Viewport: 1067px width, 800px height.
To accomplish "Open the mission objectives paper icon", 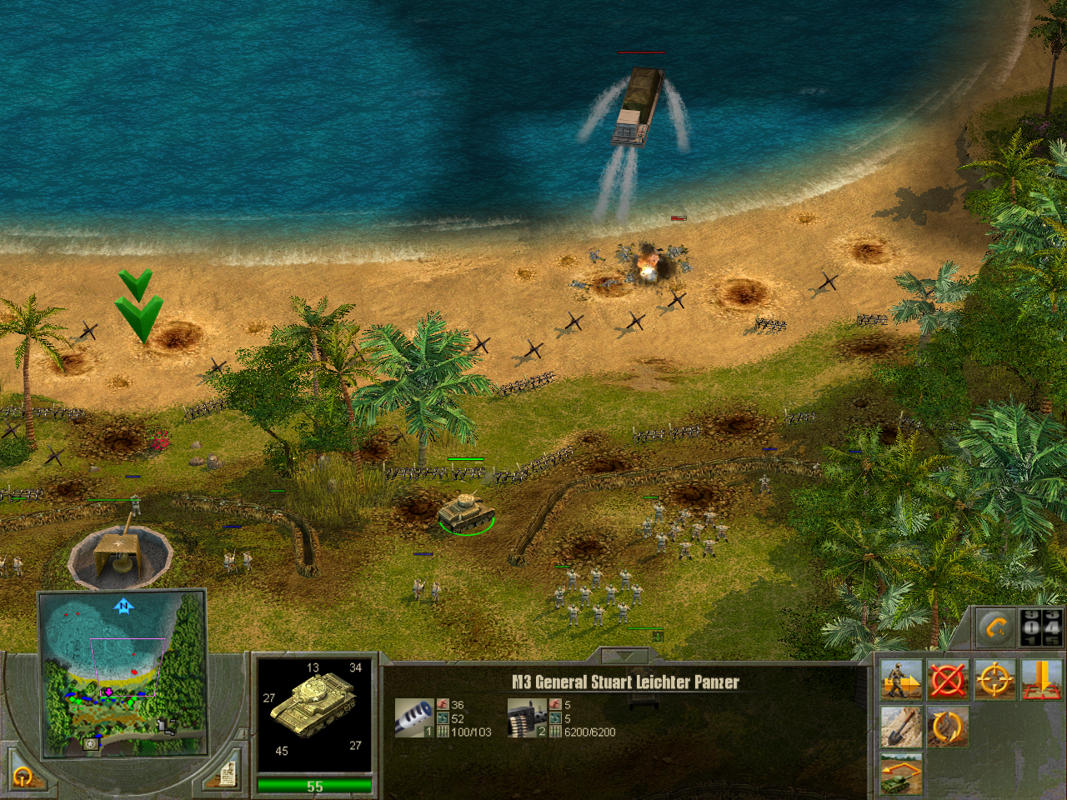I will pos(227,774).
